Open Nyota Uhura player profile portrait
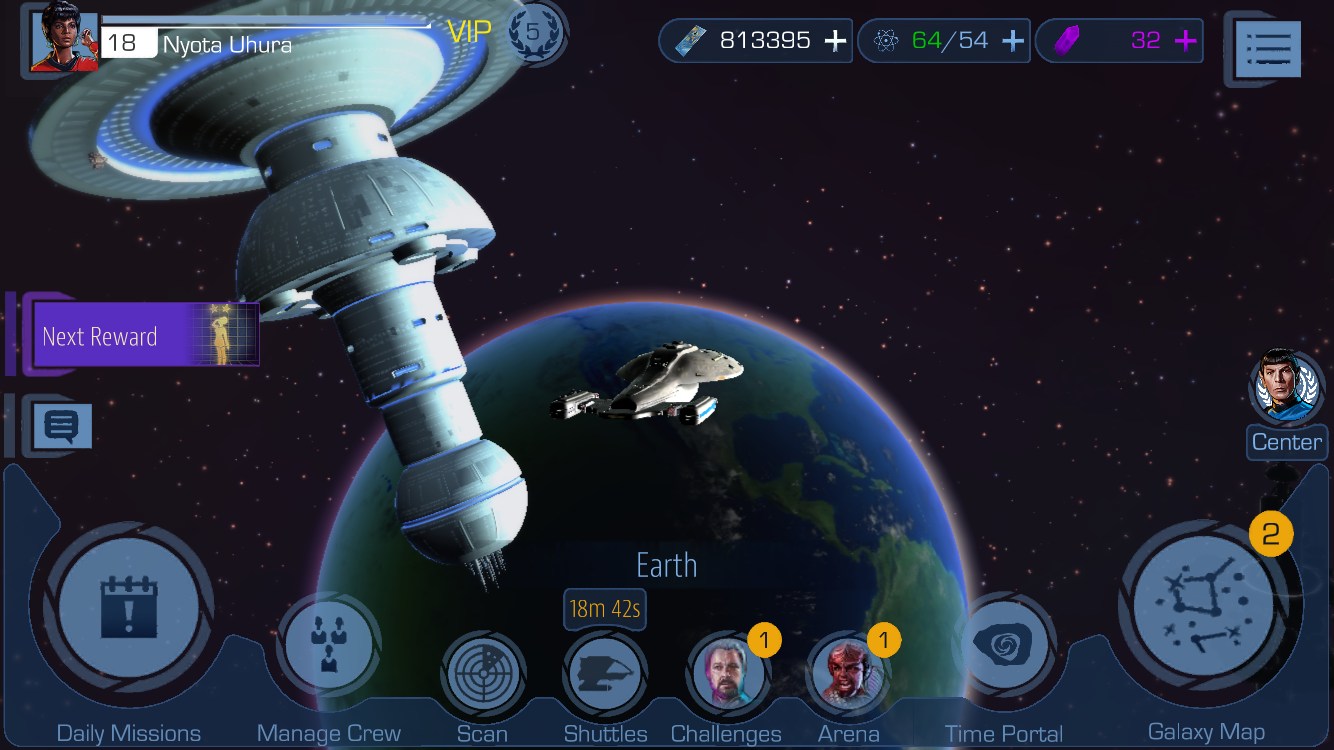The image size is (1334, 750). click(64, 42)
